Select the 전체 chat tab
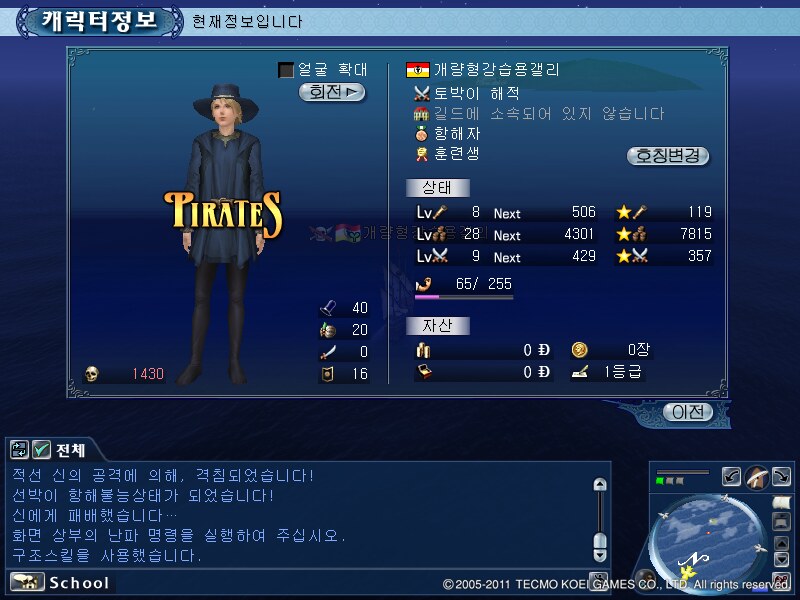Image resolution: width=800 pixels, height=600 pixels. coord(71,450)
